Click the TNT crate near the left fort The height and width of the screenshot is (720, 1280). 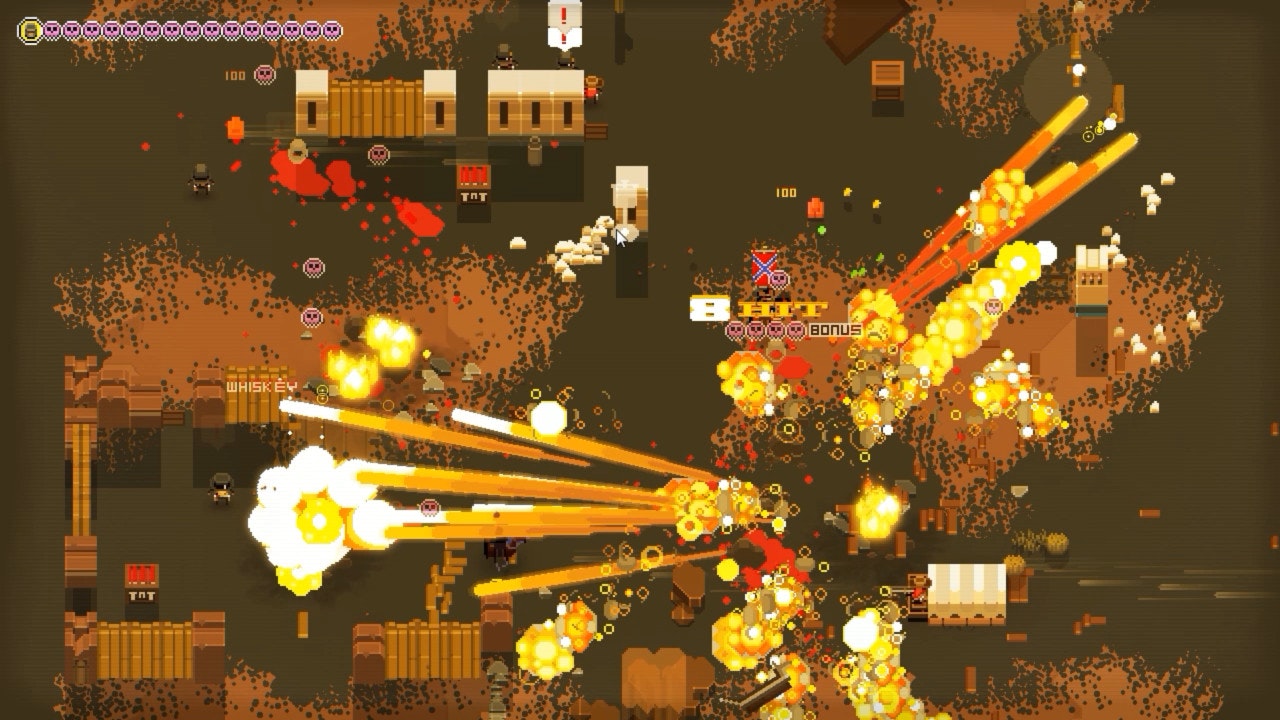[142, 575]
